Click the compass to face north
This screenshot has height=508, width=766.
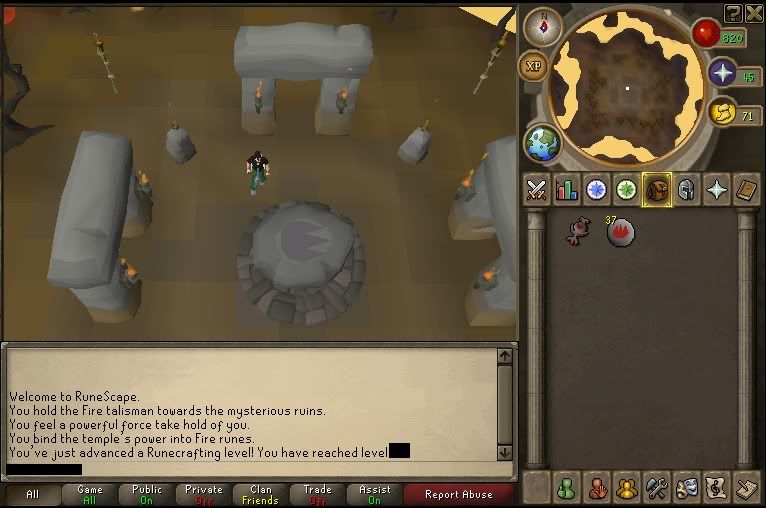(x=541, y=27)
